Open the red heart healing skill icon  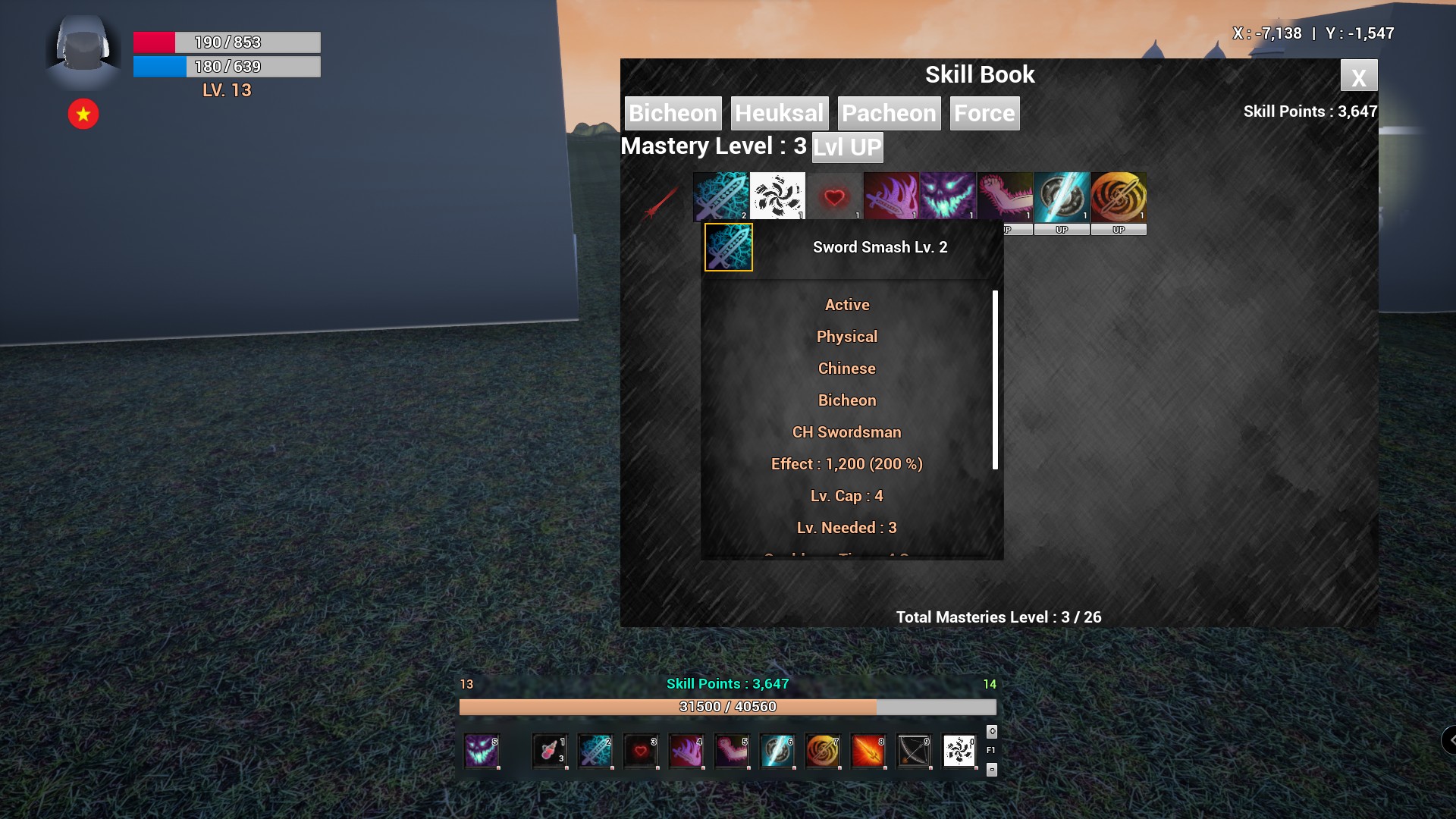(x=834, y=196)
